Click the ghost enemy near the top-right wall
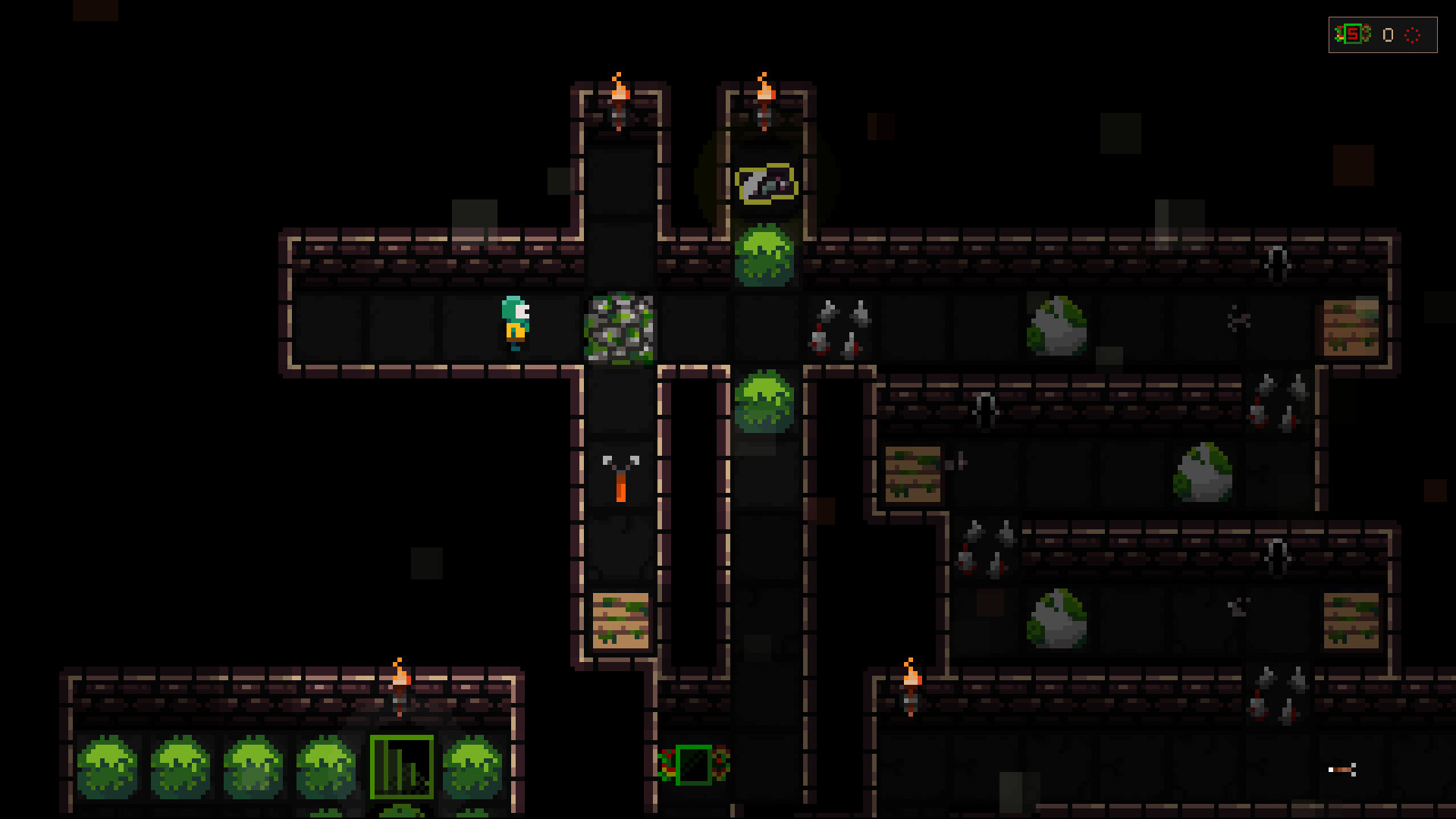The height and width of the screenshot is (819, 1456). 1279,265
